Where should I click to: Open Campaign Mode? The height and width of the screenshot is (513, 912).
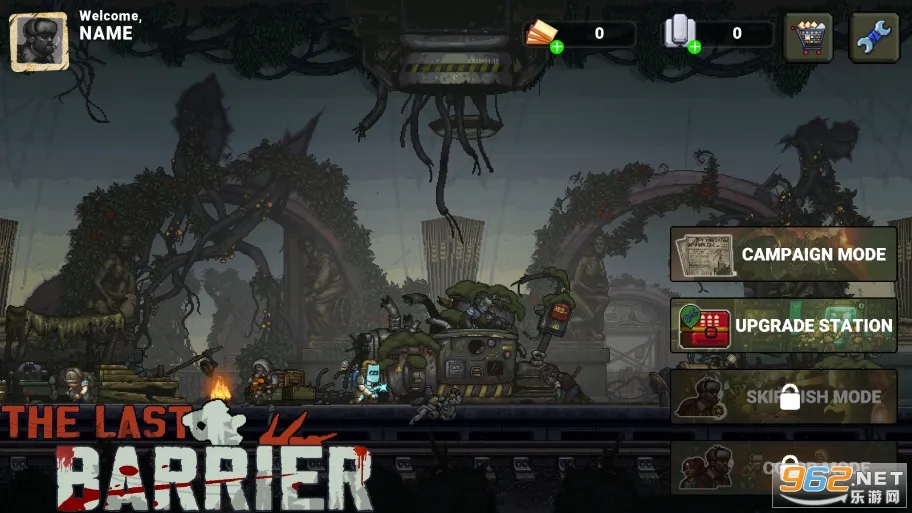pos(784,254)
